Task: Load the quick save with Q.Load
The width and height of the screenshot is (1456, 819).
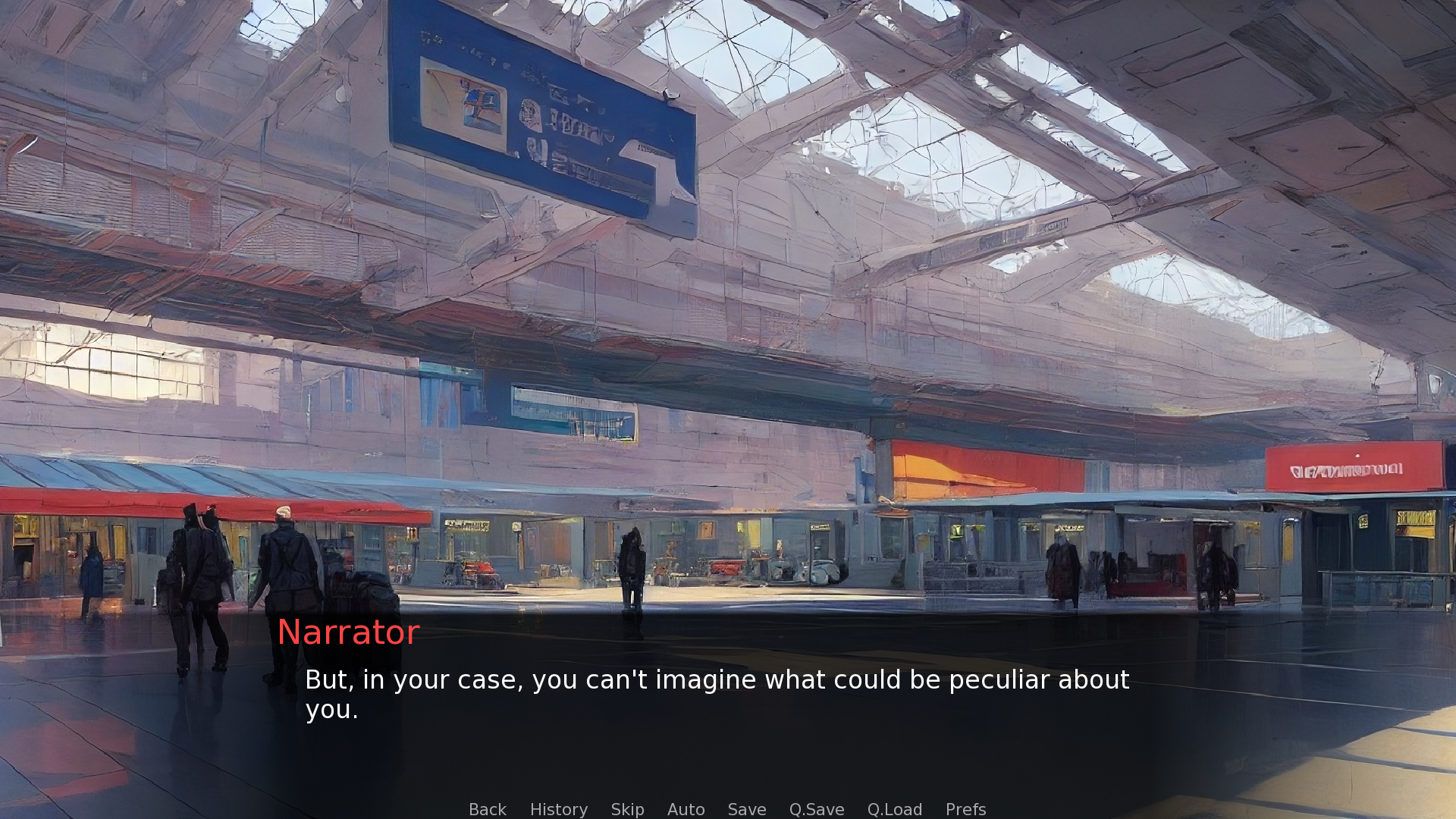Action: point(894,809)
